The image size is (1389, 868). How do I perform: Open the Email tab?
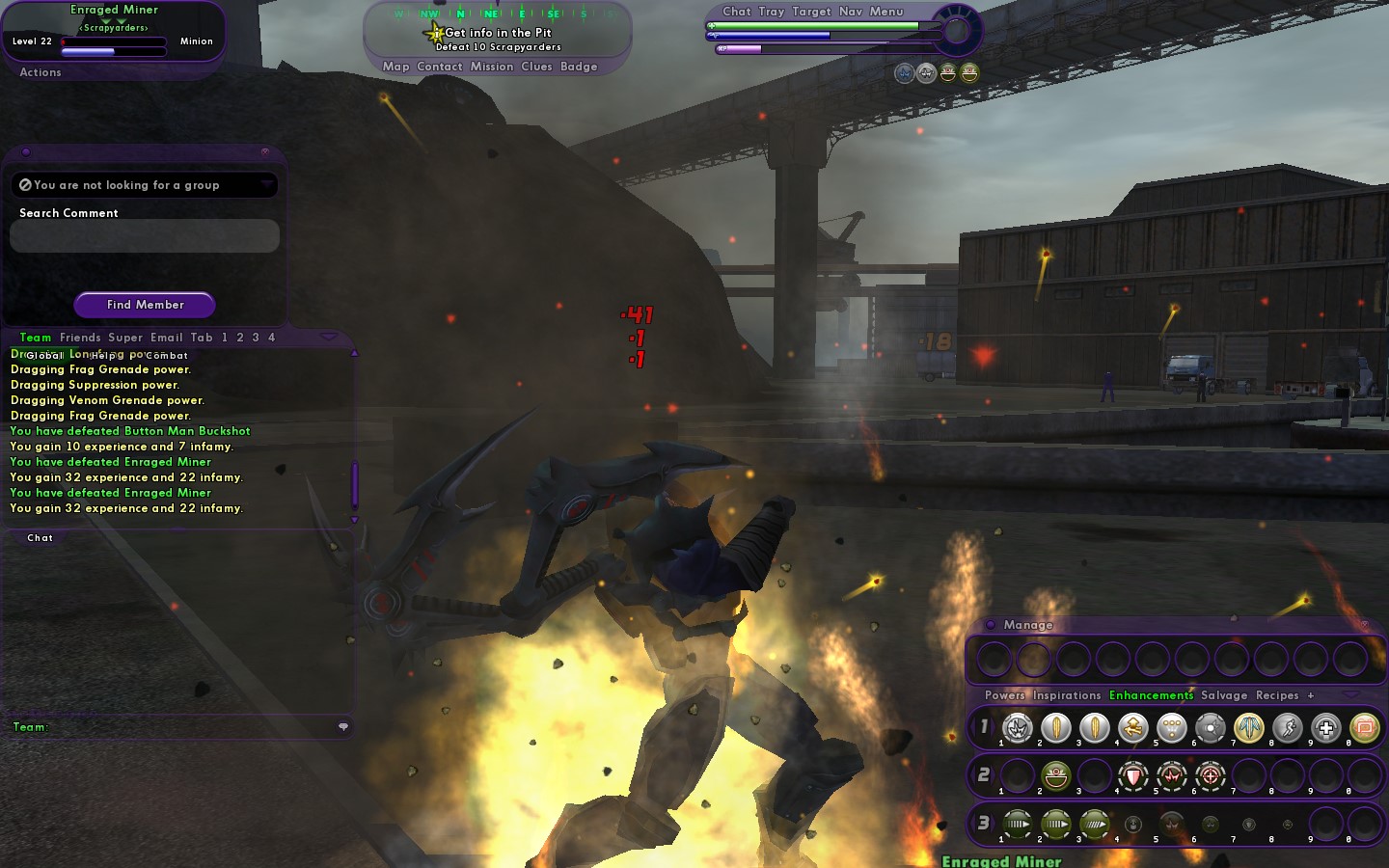point(166,338)
